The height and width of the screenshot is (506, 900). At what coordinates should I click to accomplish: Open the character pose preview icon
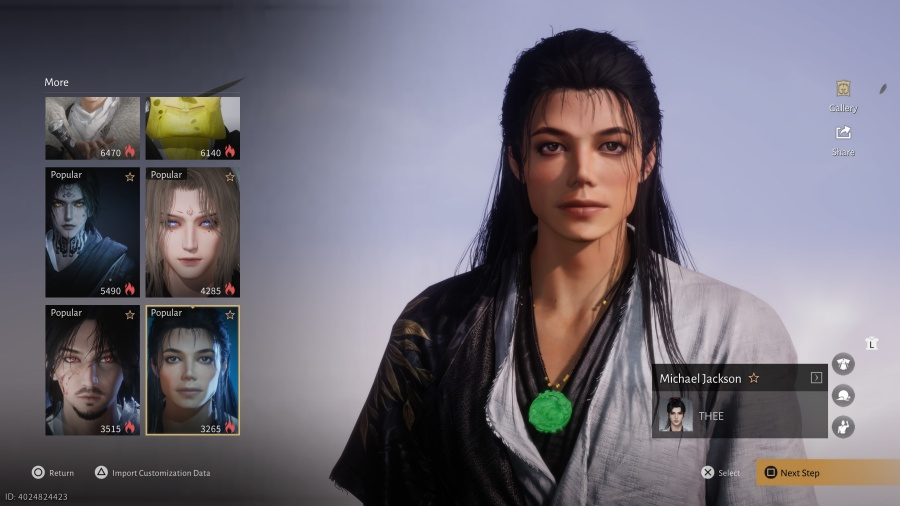pos(843,427)
